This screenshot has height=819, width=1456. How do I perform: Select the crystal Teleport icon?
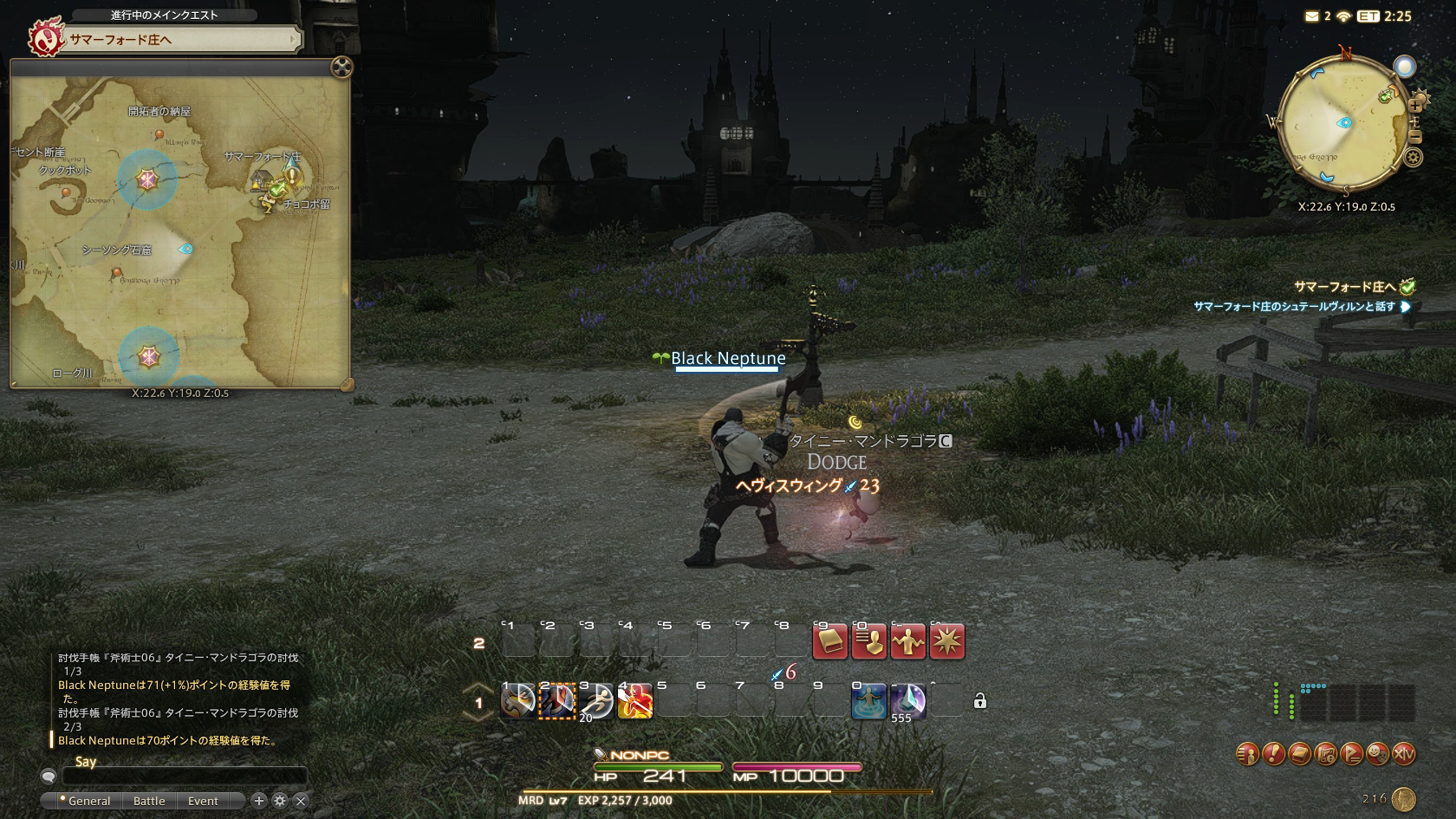[908, 701]
